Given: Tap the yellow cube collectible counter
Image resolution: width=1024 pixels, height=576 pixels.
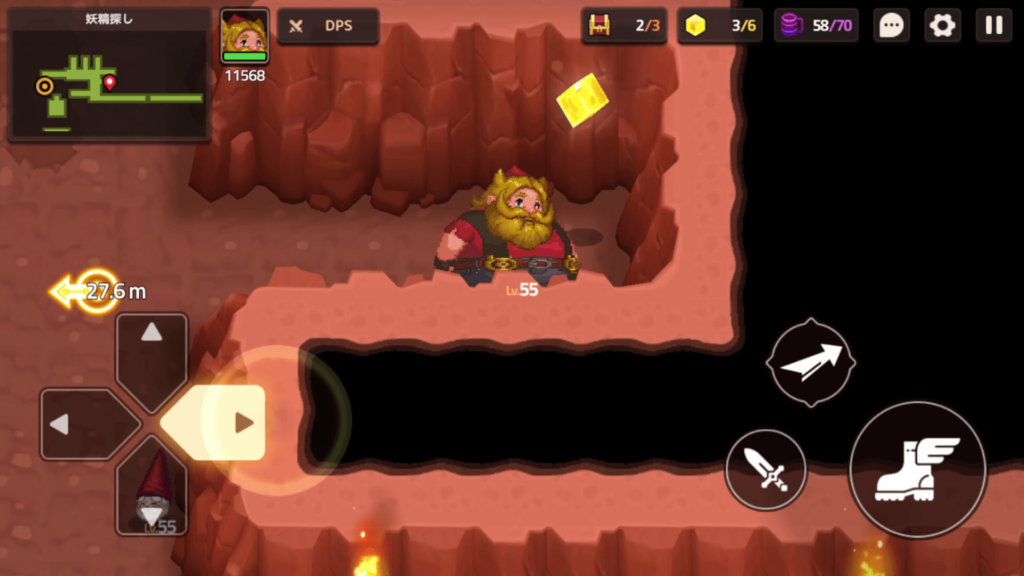Looking at the screenshot, I should point(719,26).
